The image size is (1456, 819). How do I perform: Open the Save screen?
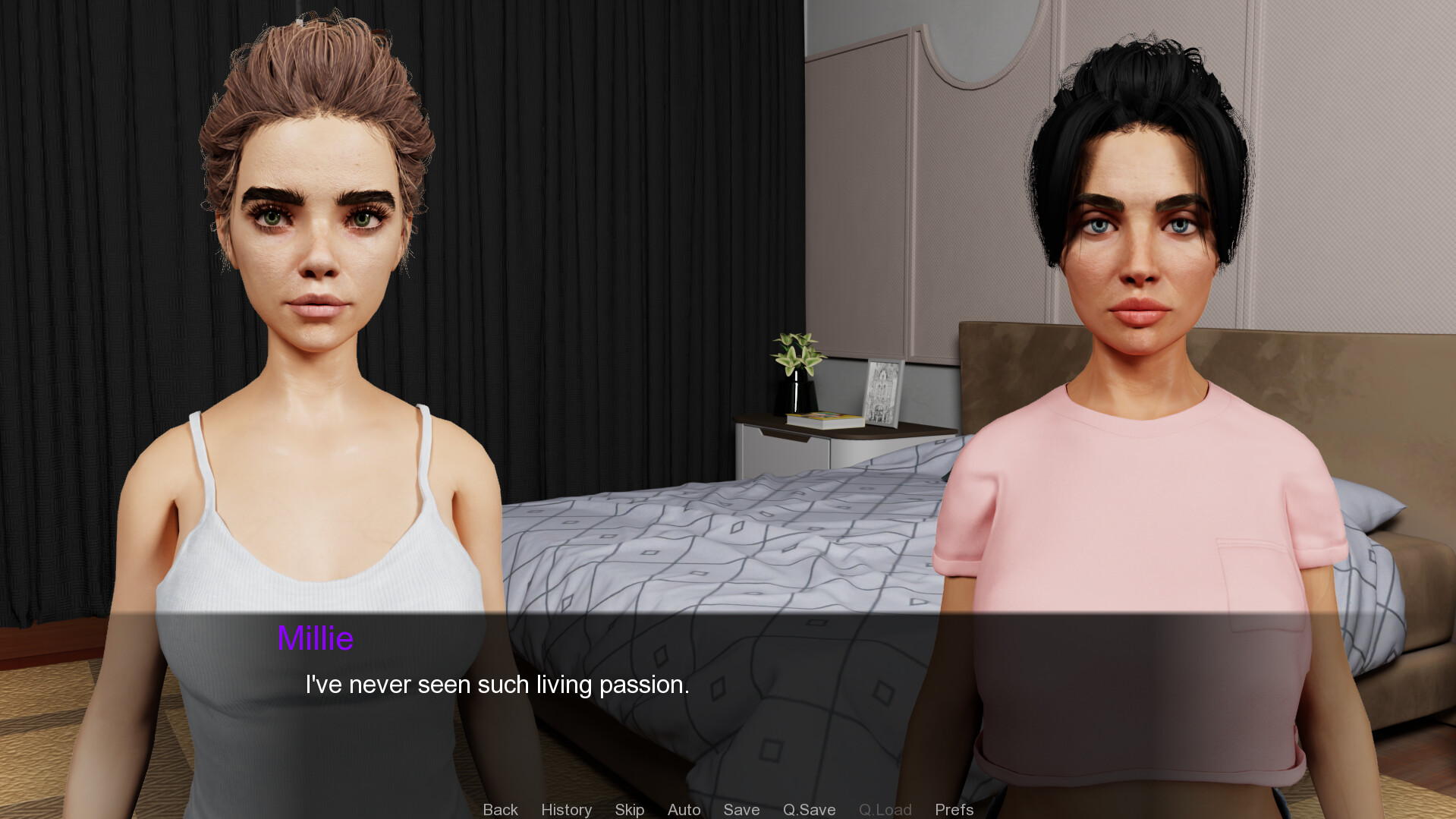point(741,809)
